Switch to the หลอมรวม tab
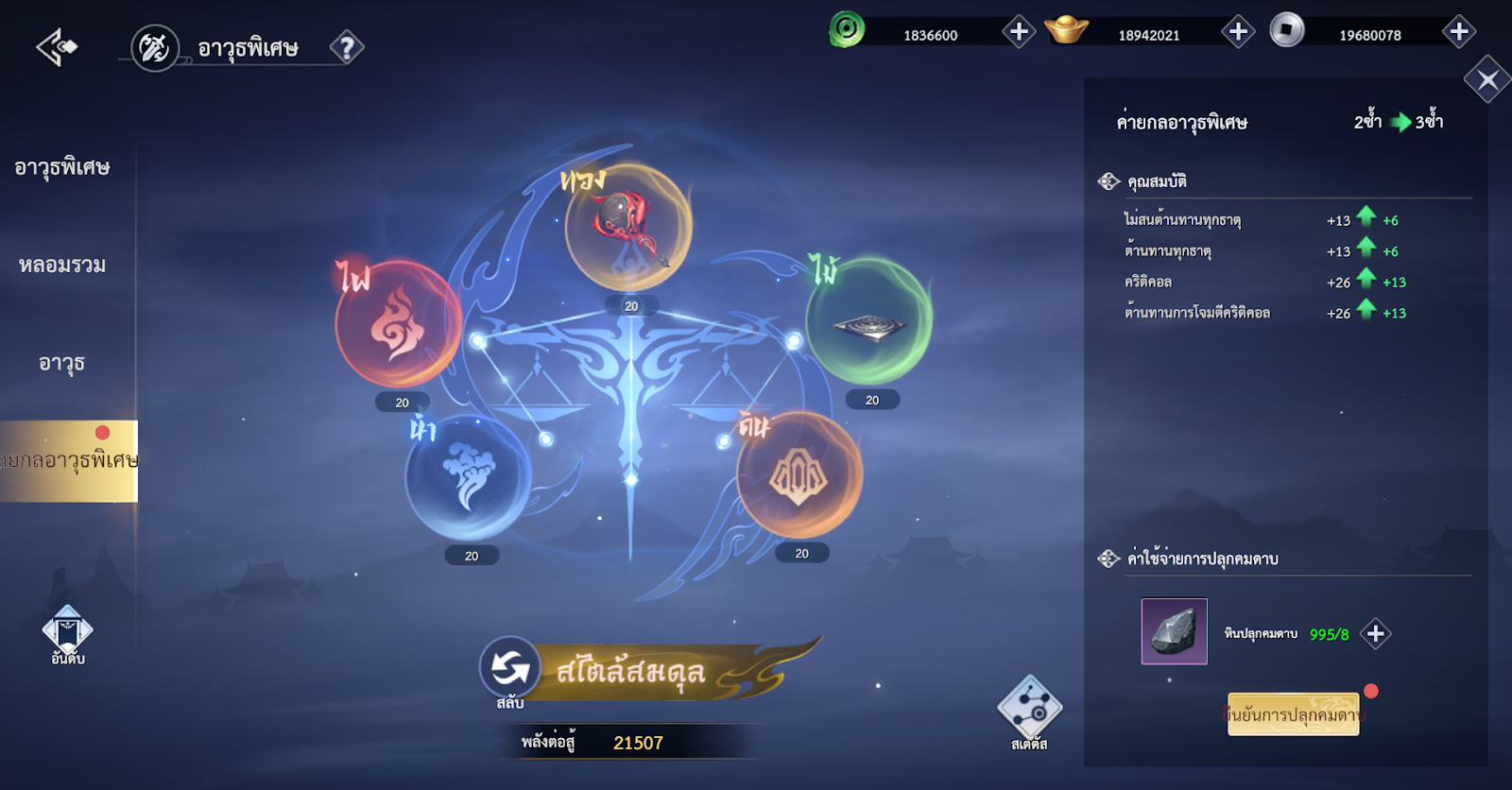This screenshot has width=1512, height=790. pos(62,266)
